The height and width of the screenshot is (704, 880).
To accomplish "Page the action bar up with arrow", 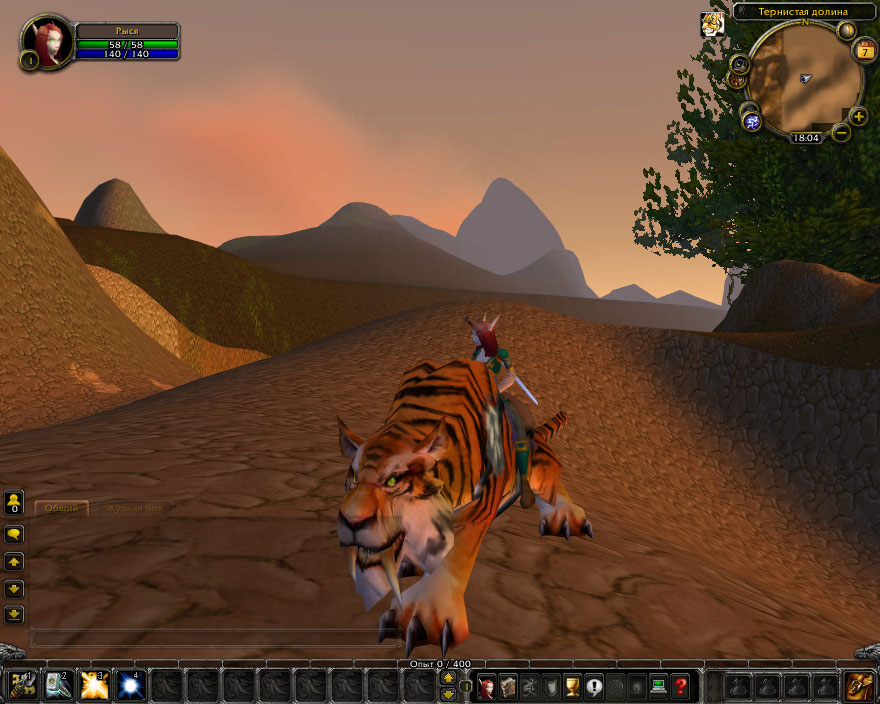I will pyautogui.click(x=448, y=679).
